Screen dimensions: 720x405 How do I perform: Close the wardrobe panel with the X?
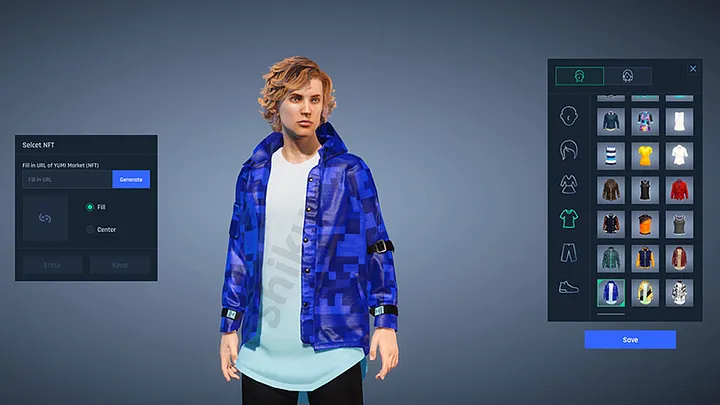point(693,69)
